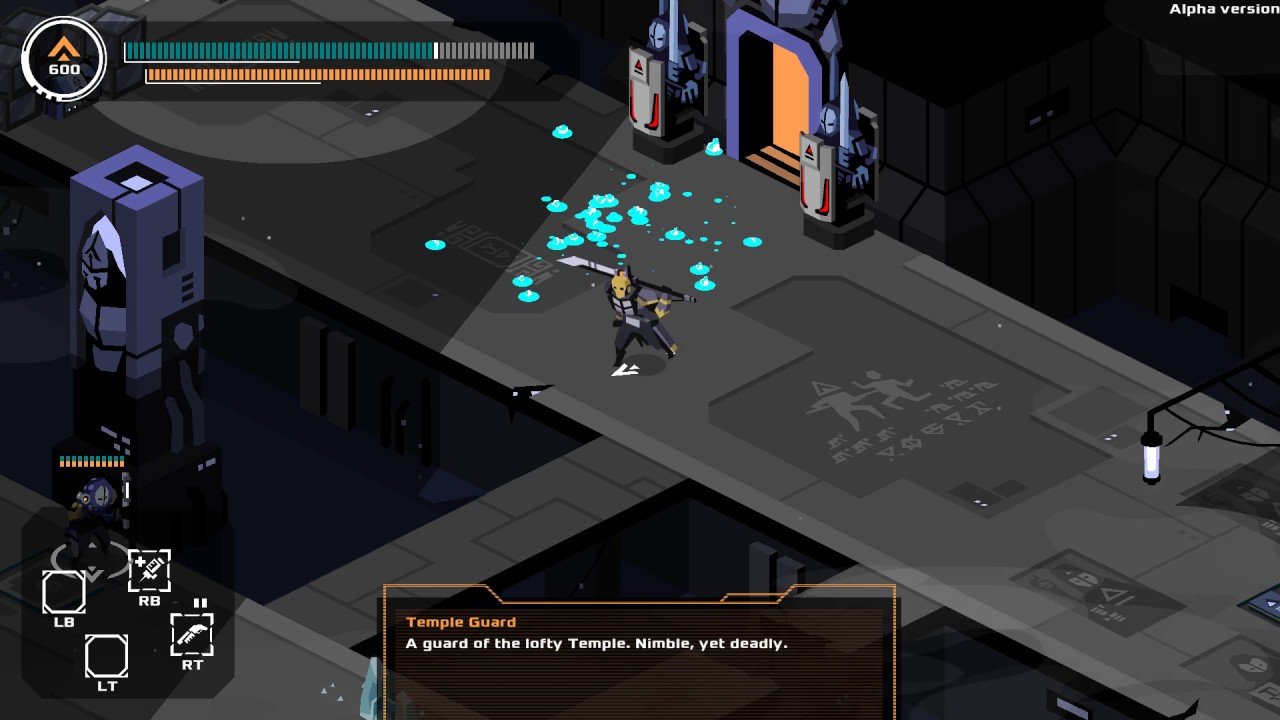This screenshot has height=720, width=1280.
Task: Click the Temple Guard dialog title
Action: (460, 621)
